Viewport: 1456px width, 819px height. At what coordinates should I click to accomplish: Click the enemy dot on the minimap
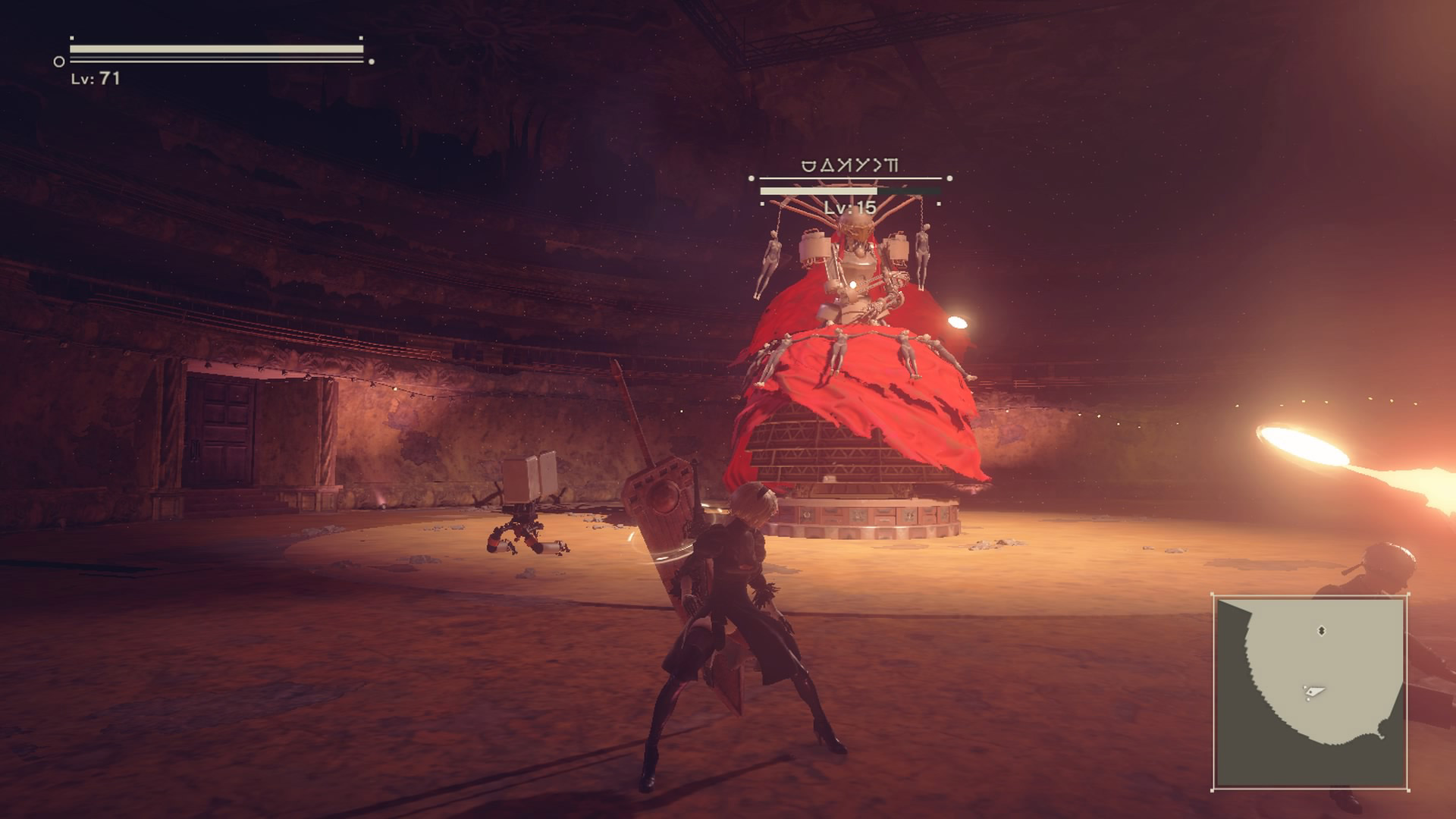[1323, 630]
